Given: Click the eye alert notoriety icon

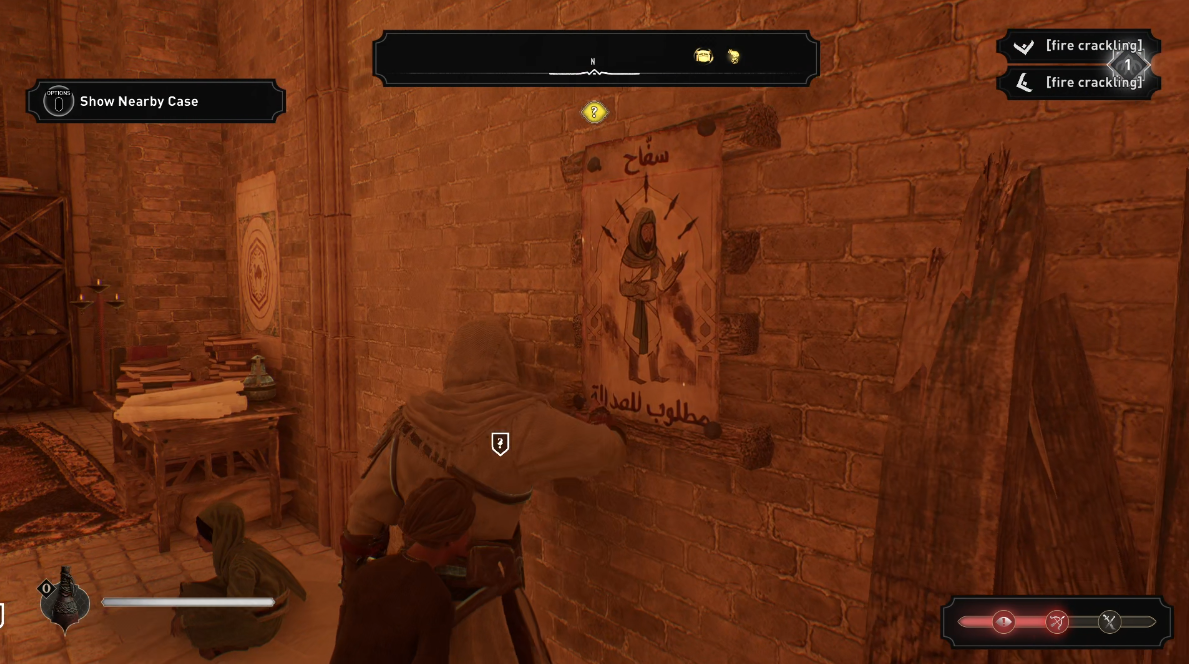Looking at the screenshot, I should pyautogui.click(x=1003, y=622).
